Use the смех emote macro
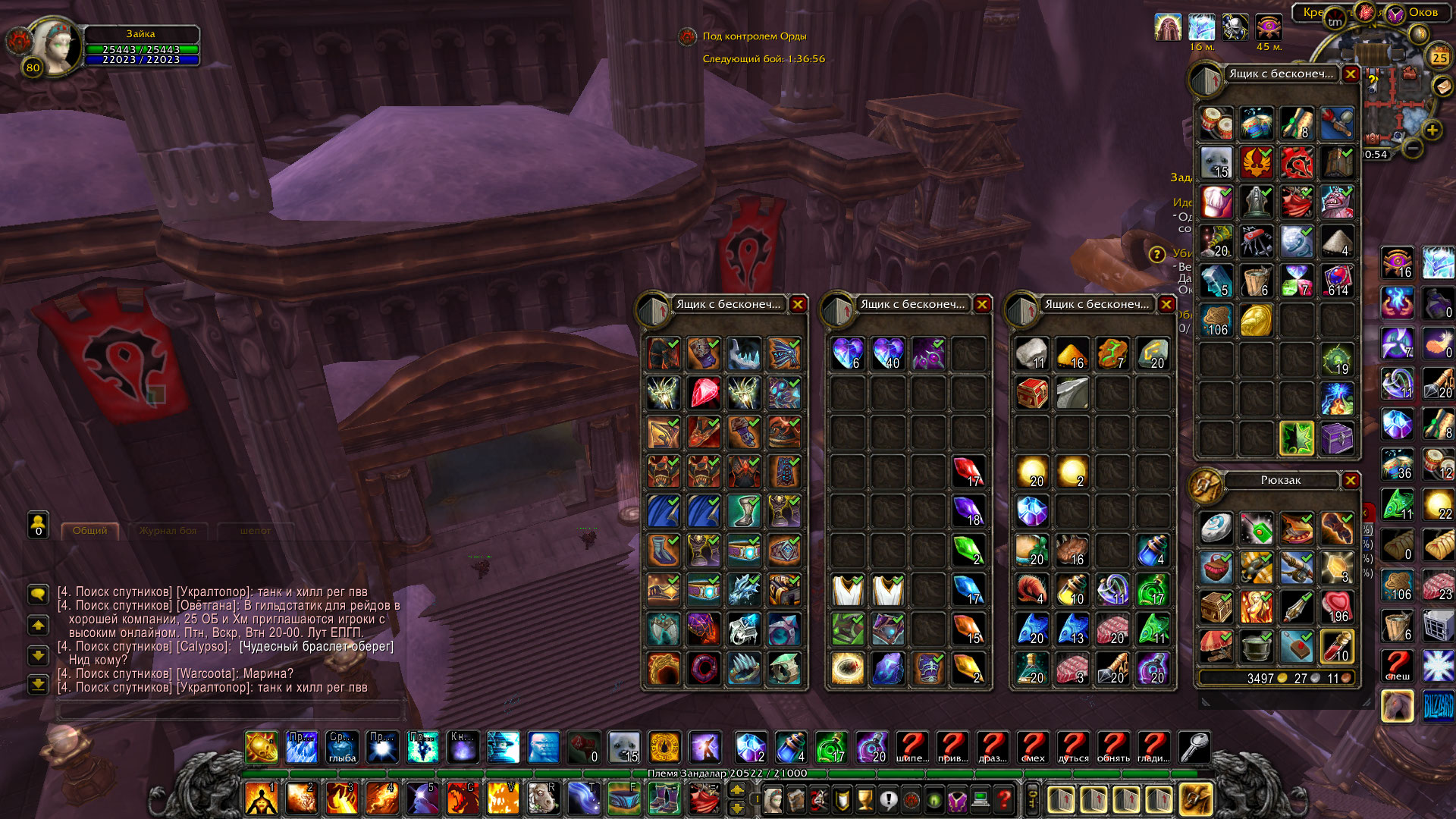1456x819 pixels. point(1032,747)
